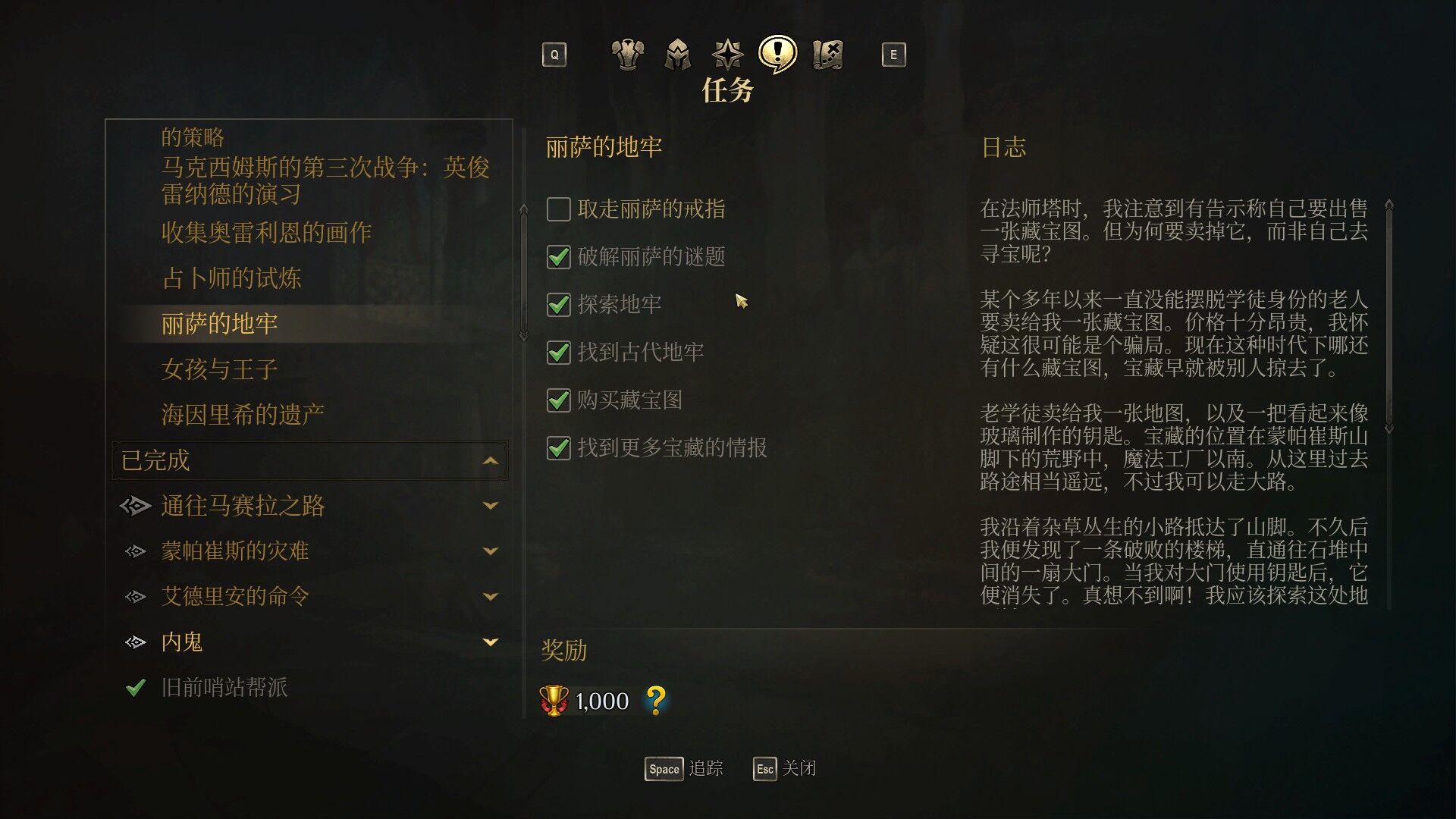The image size is (1456, 819).
Task: Open the map icon
Action: tap(827, 54)
